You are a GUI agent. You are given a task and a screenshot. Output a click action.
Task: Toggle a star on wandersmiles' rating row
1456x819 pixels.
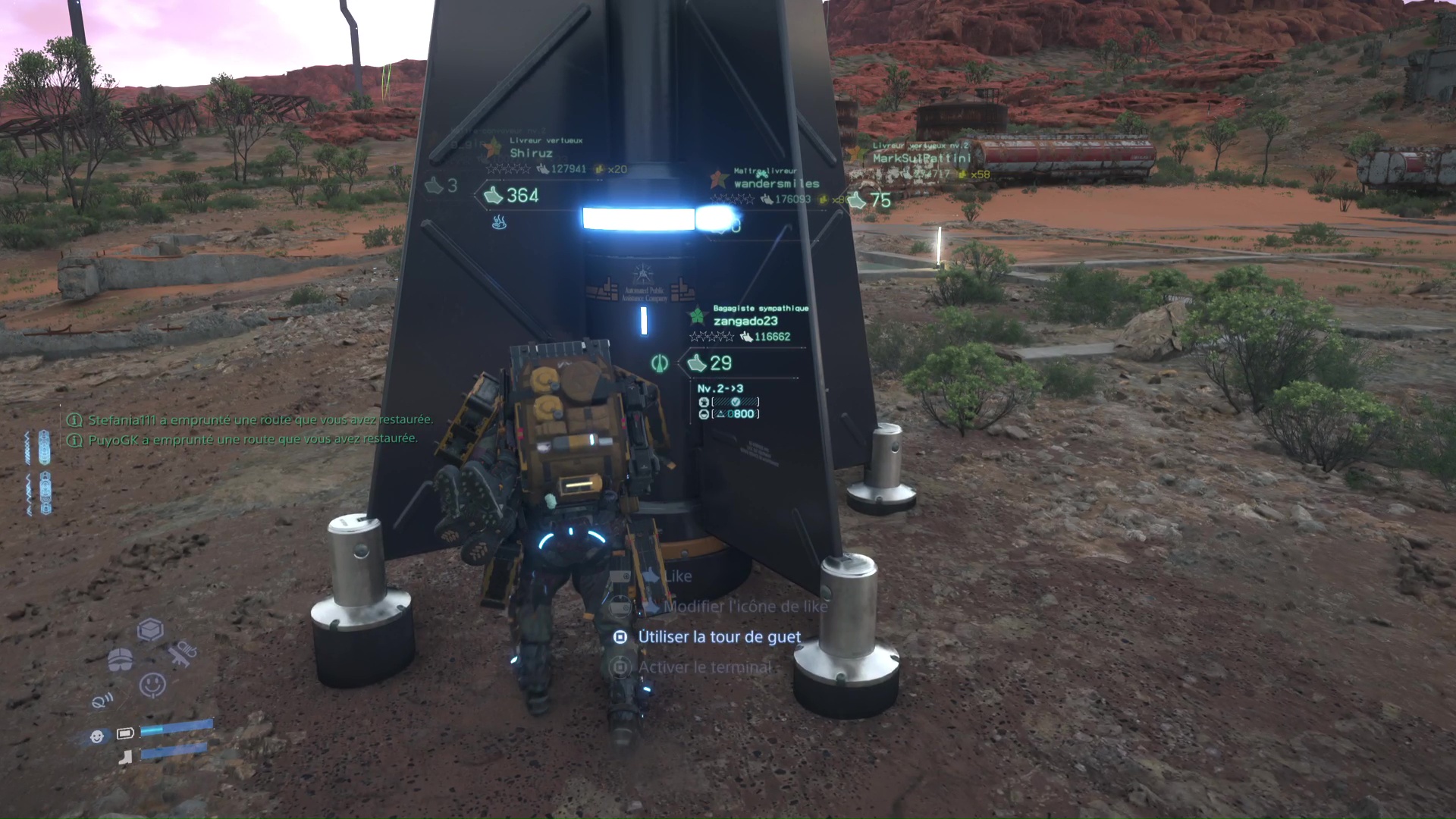(732, 199)
